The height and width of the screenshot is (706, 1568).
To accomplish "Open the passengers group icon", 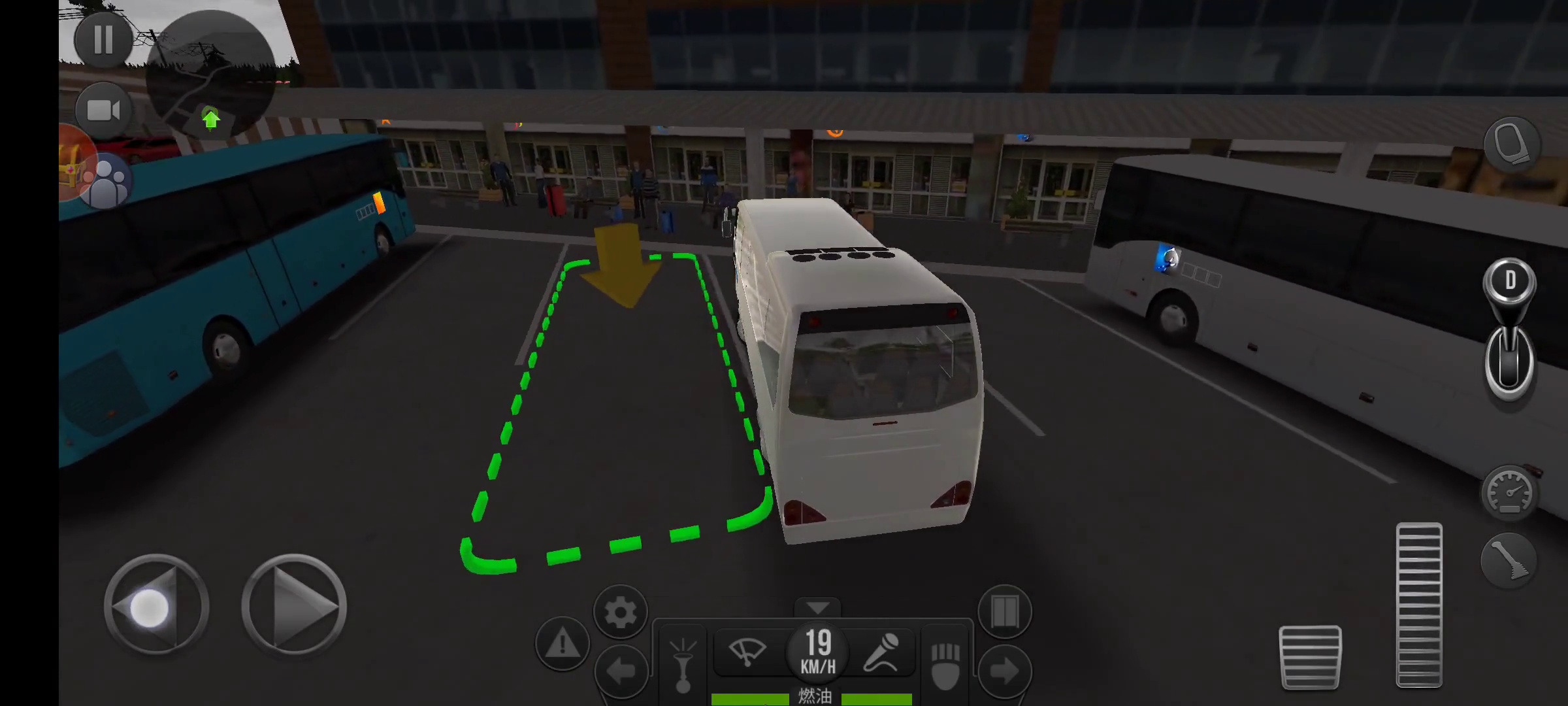I will coord(107,182).
